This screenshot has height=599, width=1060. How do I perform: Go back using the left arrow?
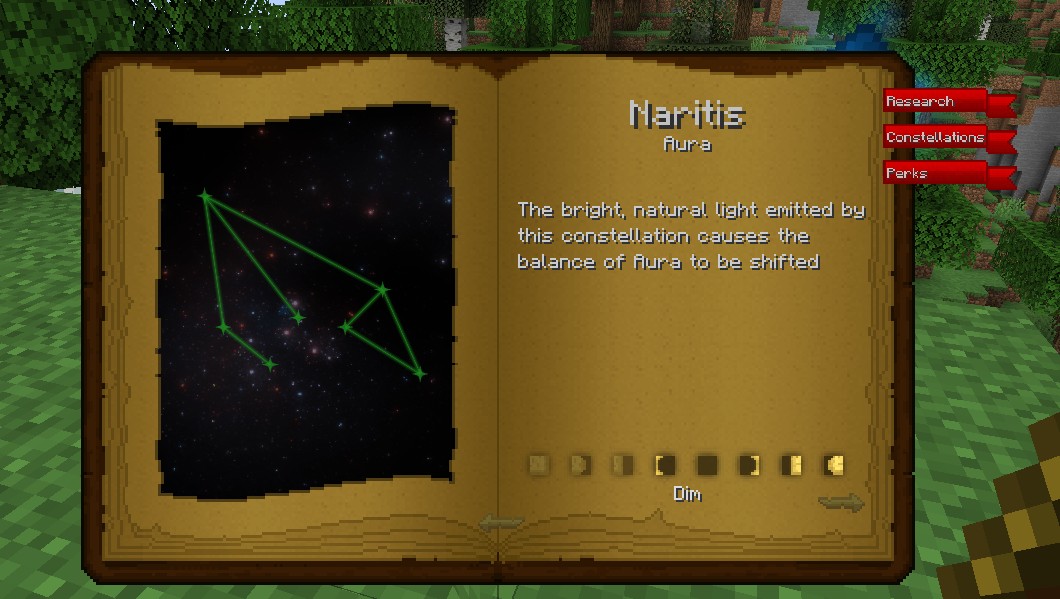(x=501, y=522)
